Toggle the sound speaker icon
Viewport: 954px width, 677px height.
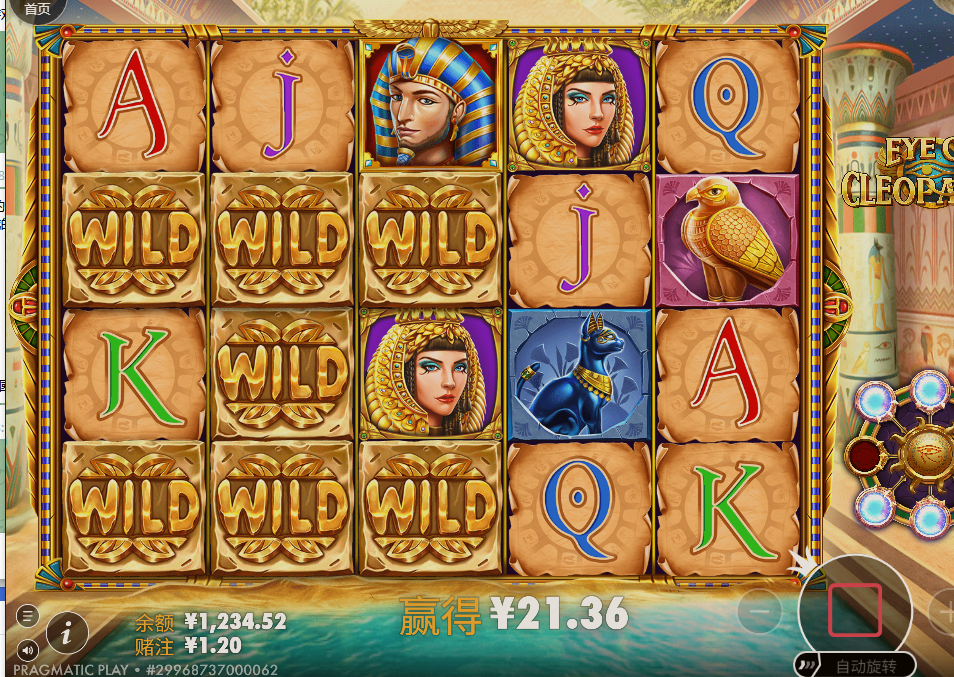pyautogui.click(x=28, y=648)
